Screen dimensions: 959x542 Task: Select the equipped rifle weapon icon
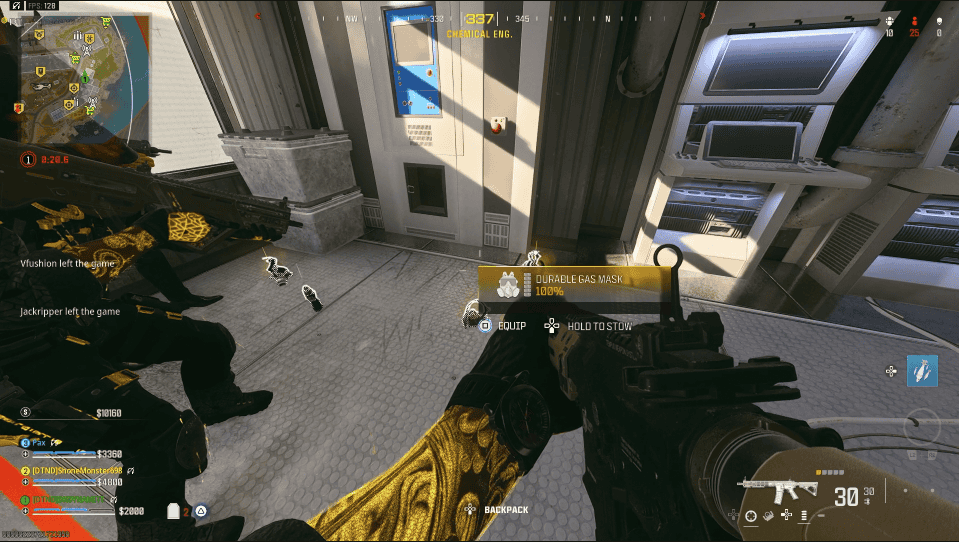pyautogui.click(x=778, y=490)
